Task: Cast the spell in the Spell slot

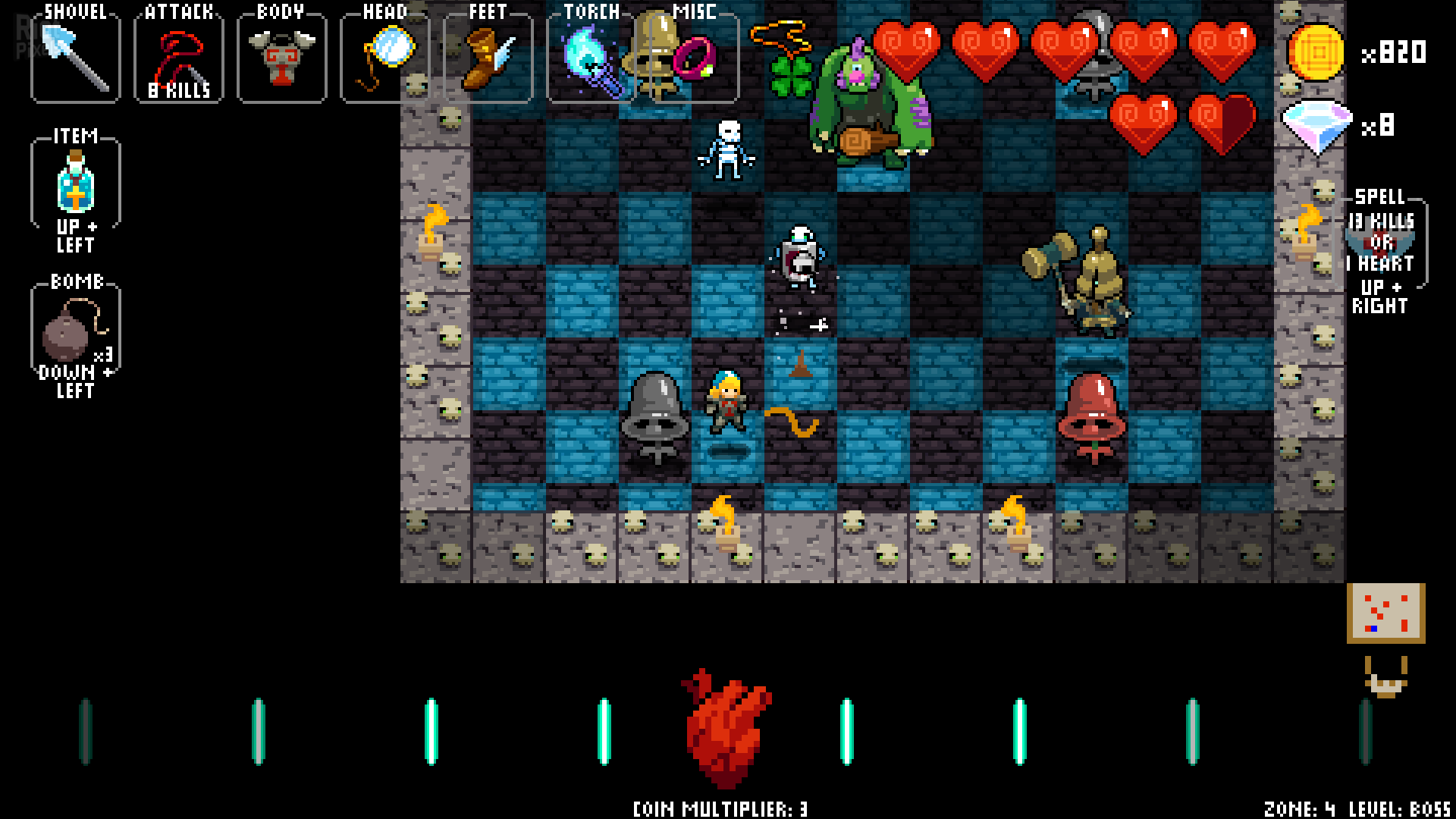Action: (1381, 244)
